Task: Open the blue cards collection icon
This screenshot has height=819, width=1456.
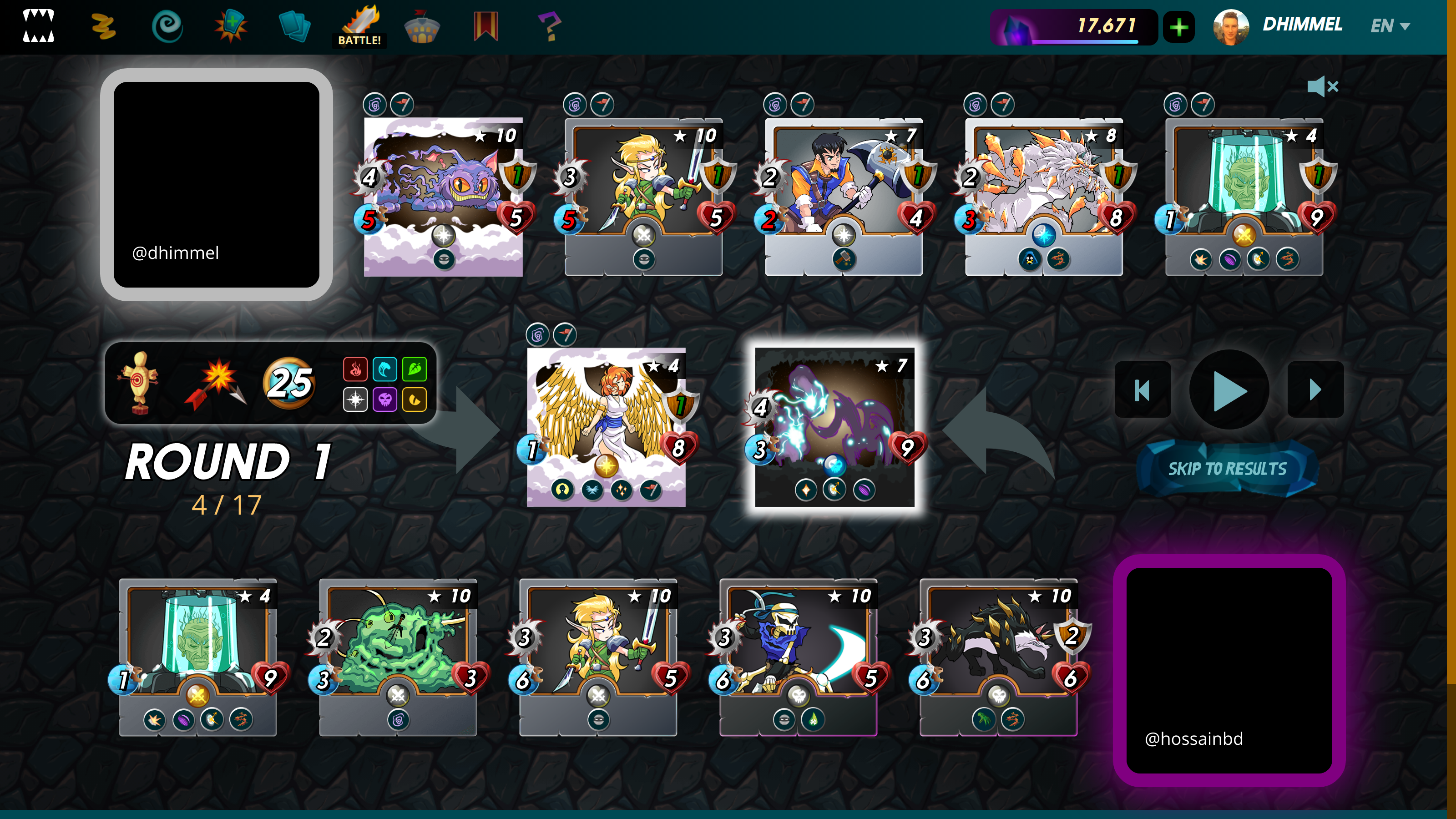Action: click(x=294, y=26)
